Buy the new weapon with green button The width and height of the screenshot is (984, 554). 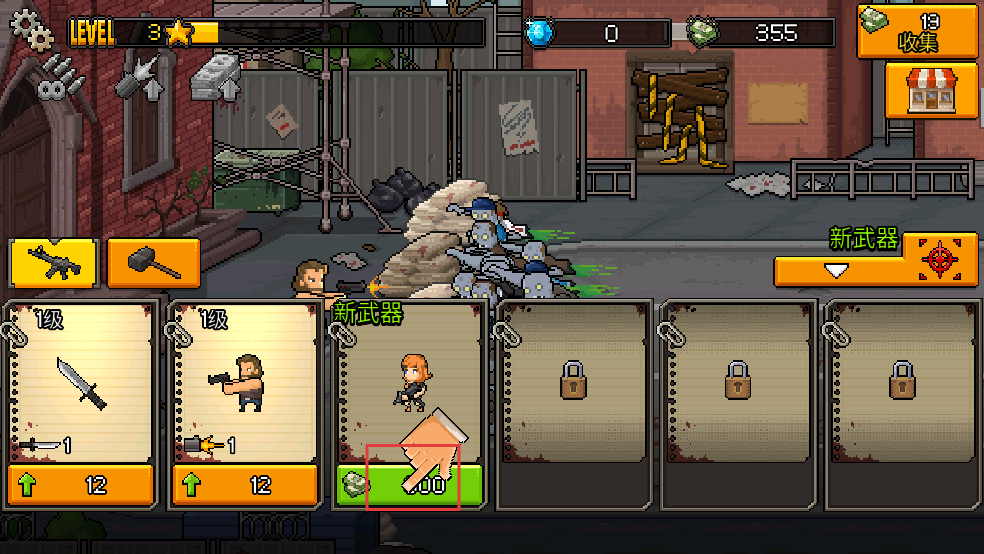point(409,486)
